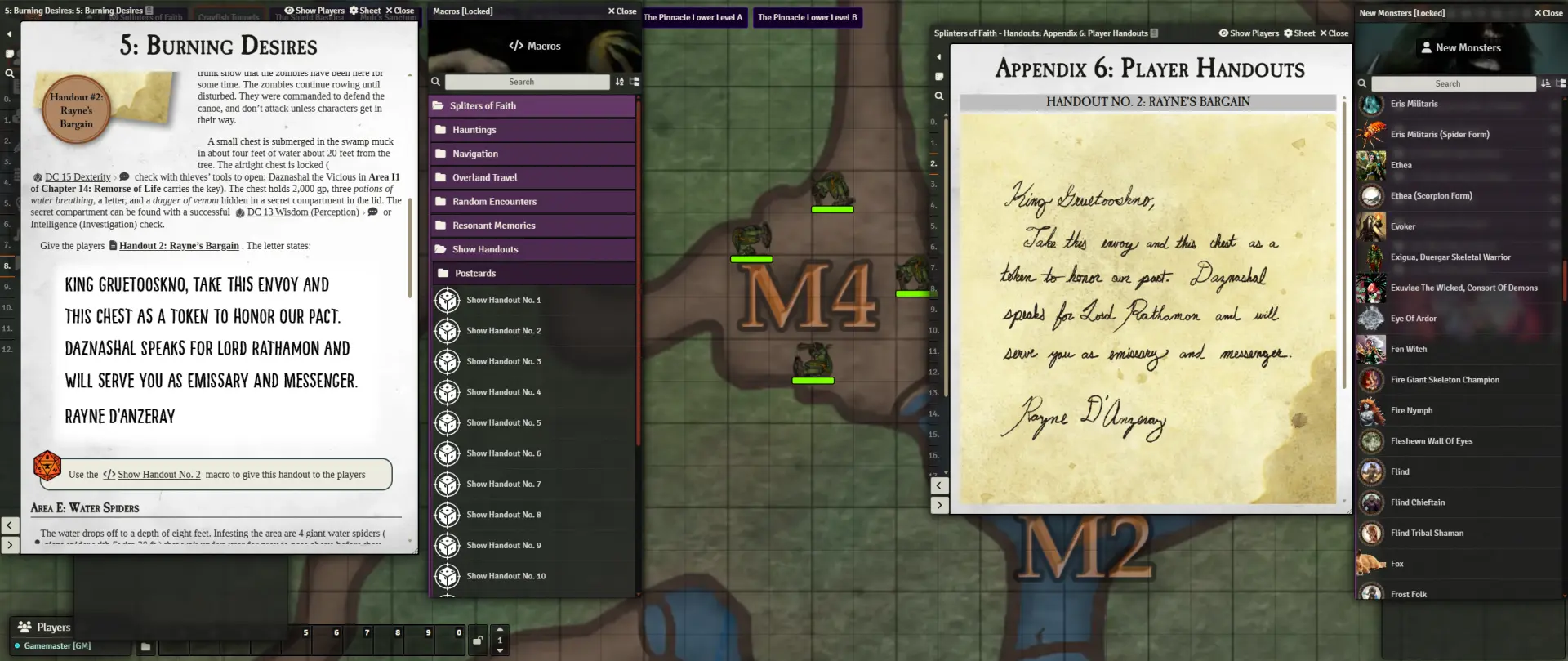Select the Postcards subfolder

[x=475, y=274]
